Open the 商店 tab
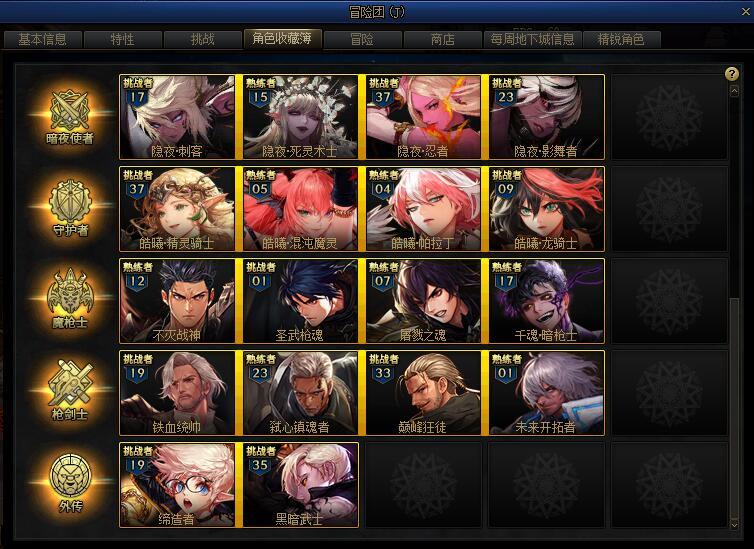 click(x=442, y=40)
